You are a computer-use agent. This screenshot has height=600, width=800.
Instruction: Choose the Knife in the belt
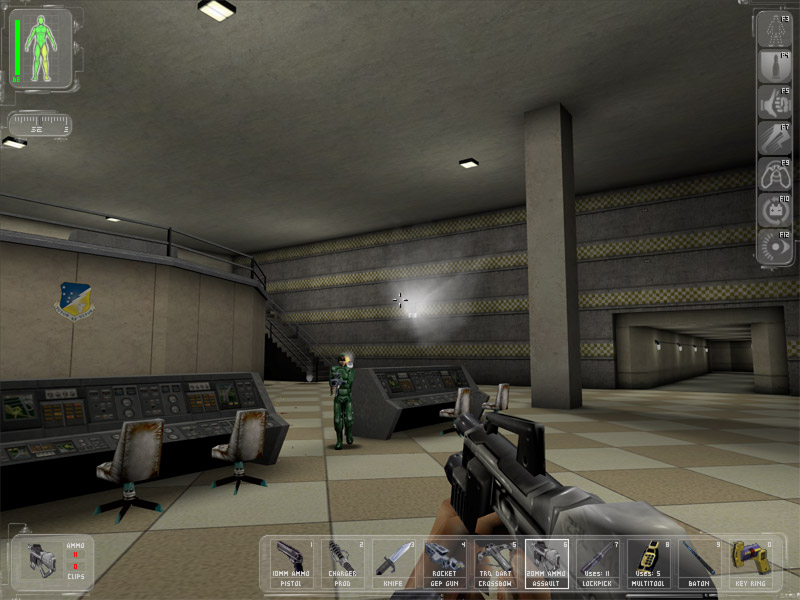click(394, 563)
